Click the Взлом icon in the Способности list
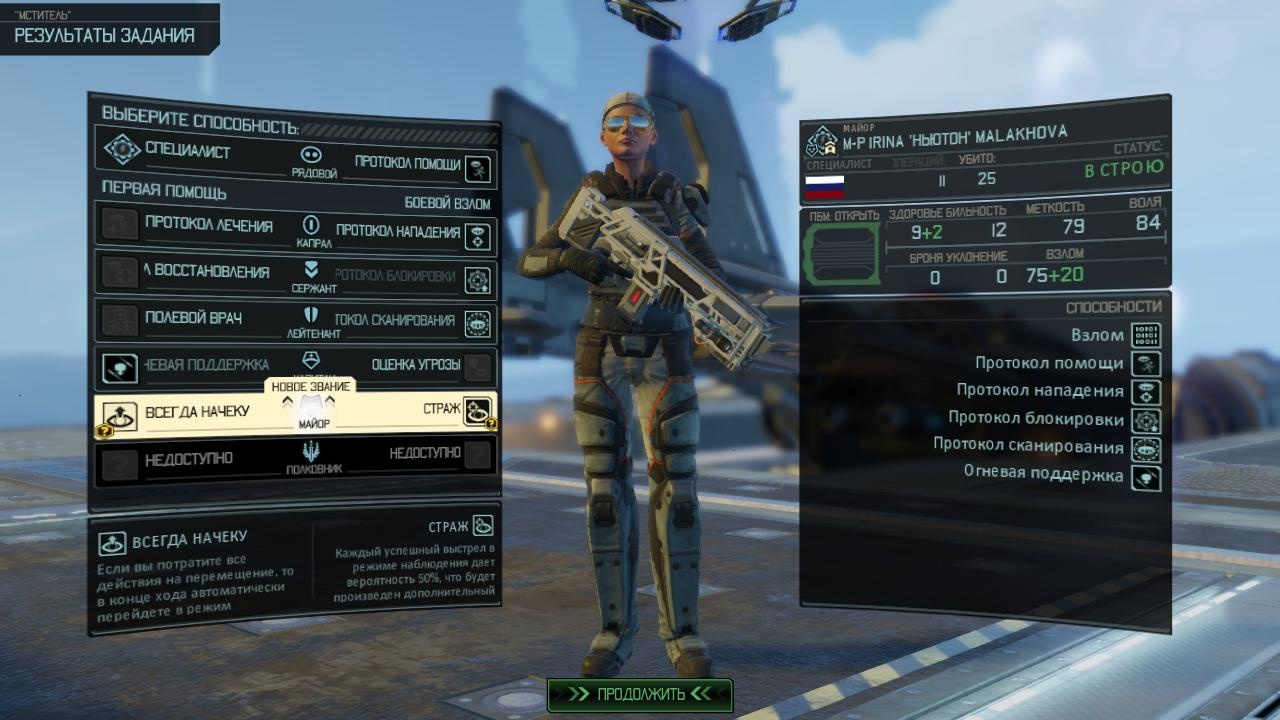This screenshot has width=1280, height=720. pos(1145,335)
